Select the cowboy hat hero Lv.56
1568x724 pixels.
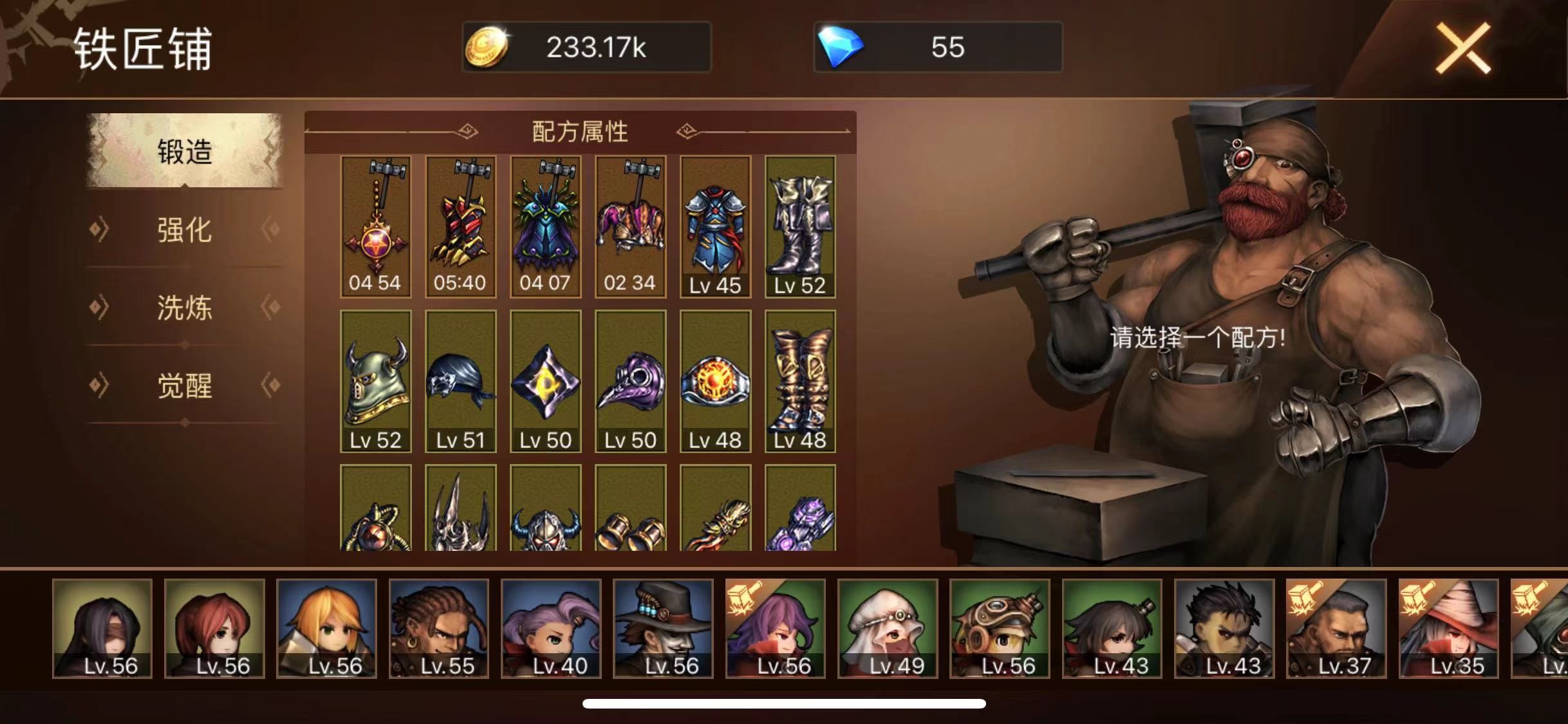(x=663, y=628)
